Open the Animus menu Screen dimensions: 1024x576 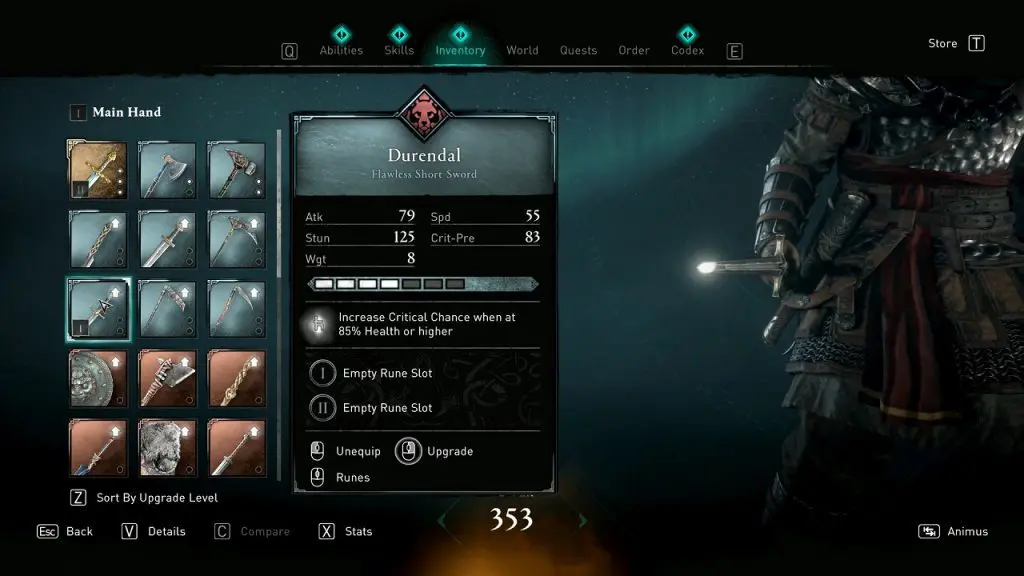coord(967,531)
